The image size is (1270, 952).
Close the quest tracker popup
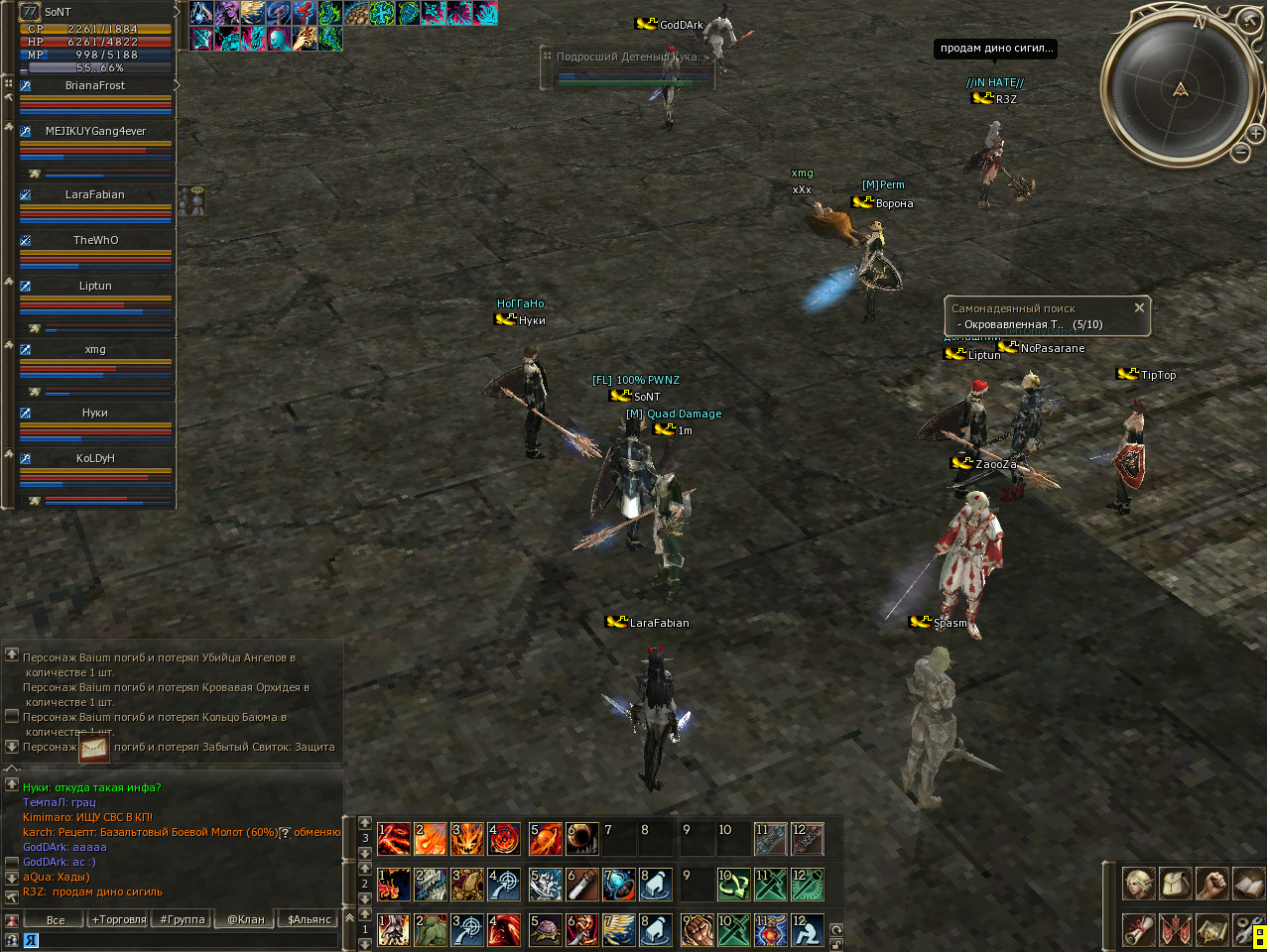pos(1139,307)
